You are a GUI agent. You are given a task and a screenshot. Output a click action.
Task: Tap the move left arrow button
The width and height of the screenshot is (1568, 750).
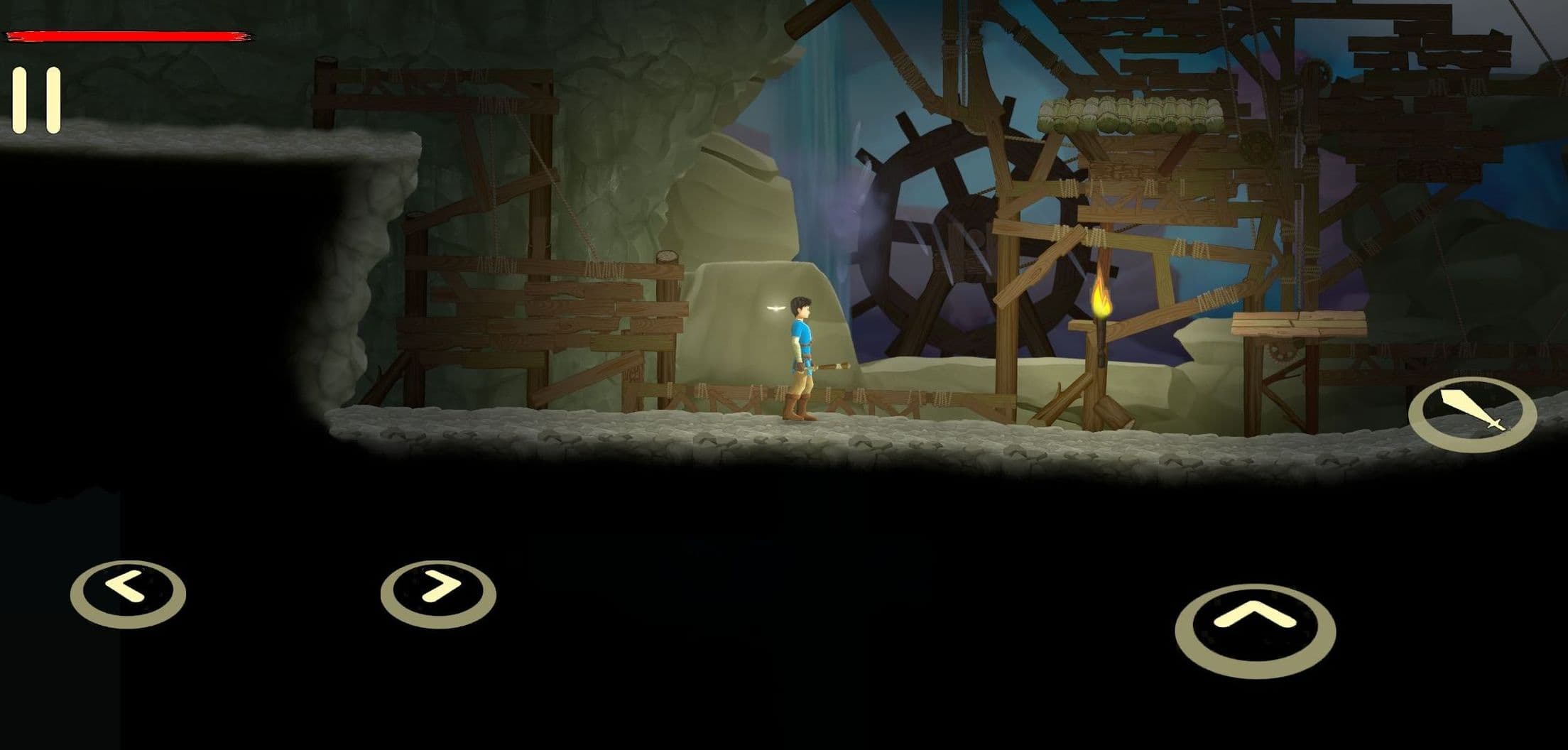(x=128, y=592)
